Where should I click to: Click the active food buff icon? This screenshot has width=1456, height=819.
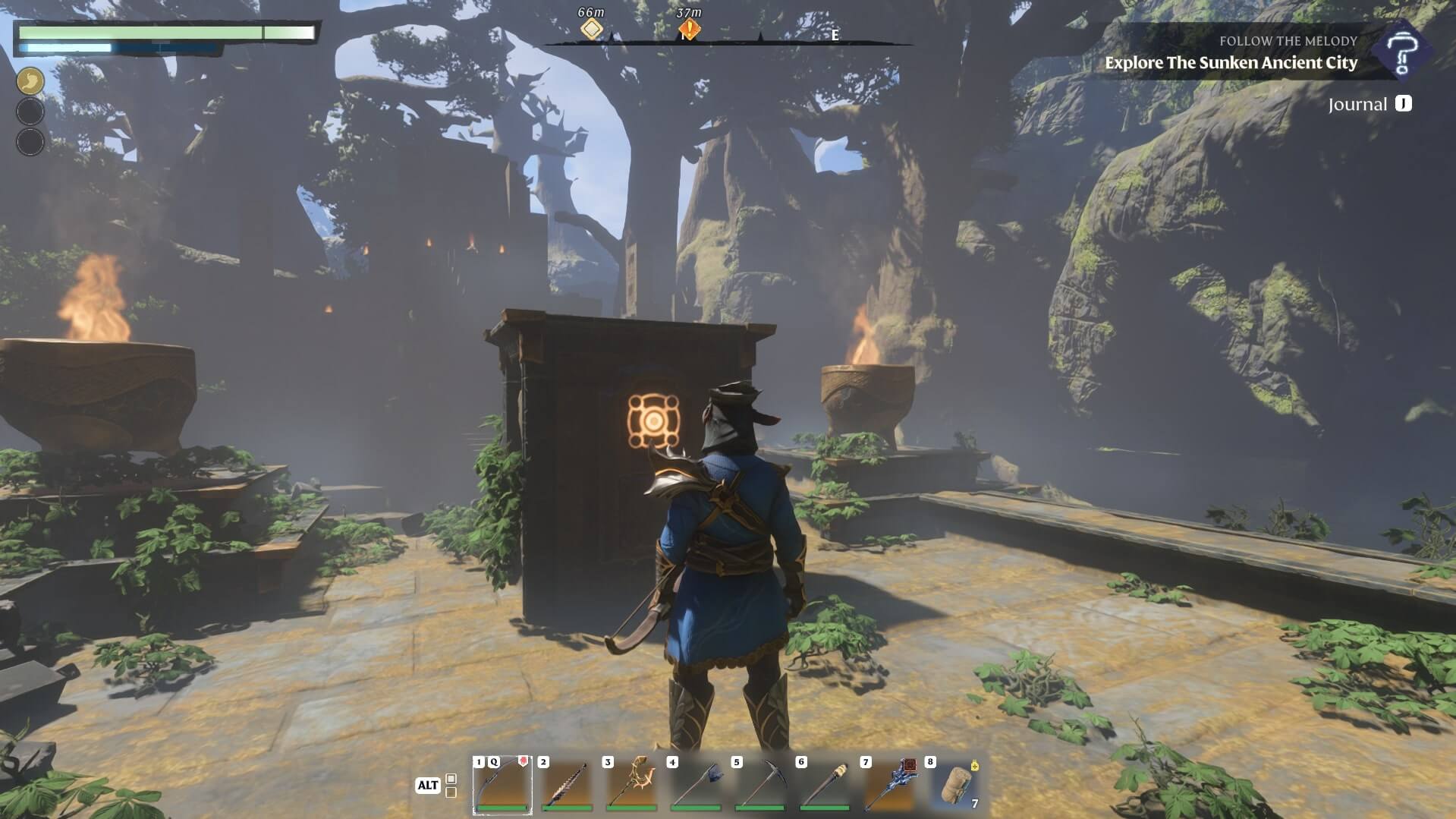[30, 81]
